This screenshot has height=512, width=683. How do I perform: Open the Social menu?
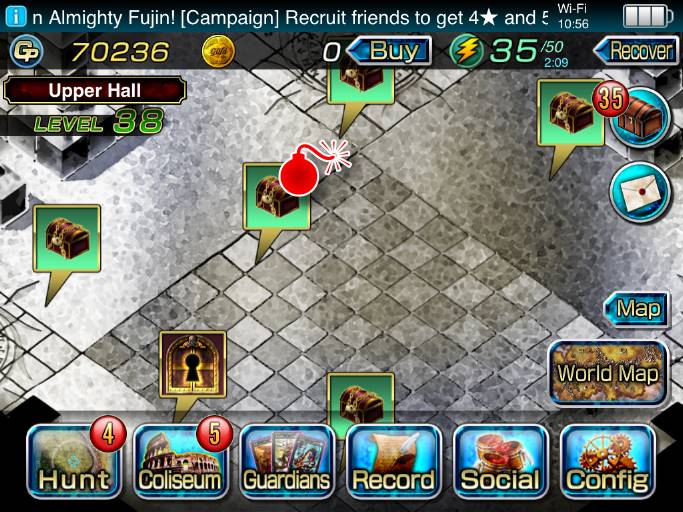500,462
